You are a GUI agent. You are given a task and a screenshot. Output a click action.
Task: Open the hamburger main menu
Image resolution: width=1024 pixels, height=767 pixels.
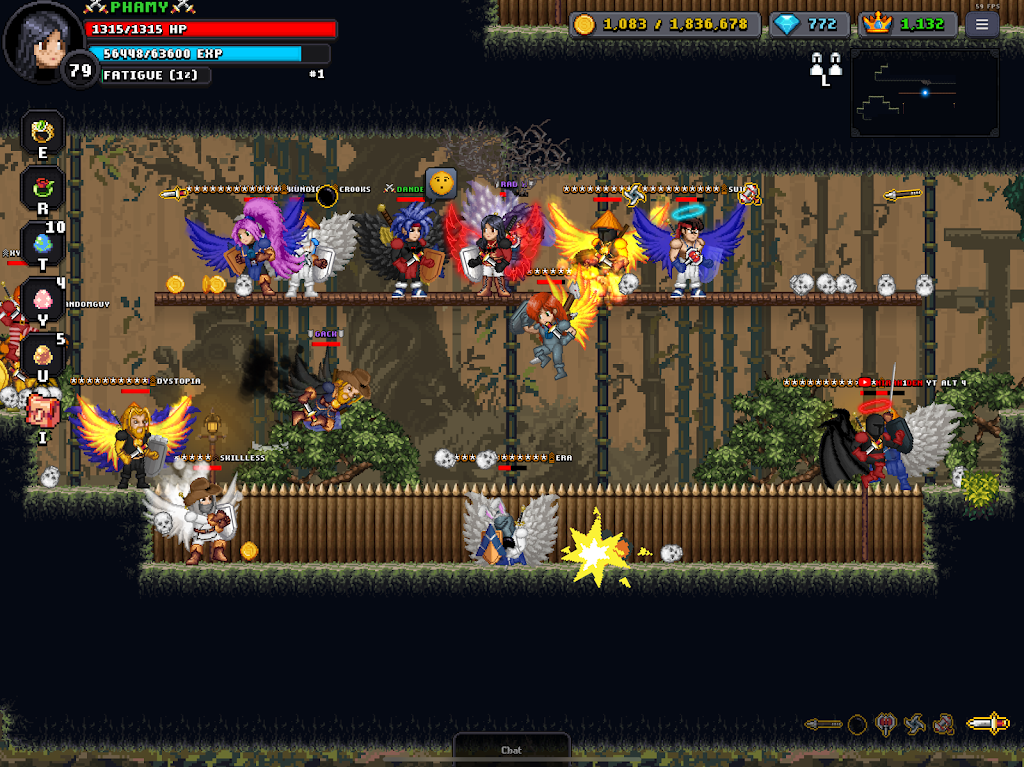pyautogui.click(x=982, y=25)
